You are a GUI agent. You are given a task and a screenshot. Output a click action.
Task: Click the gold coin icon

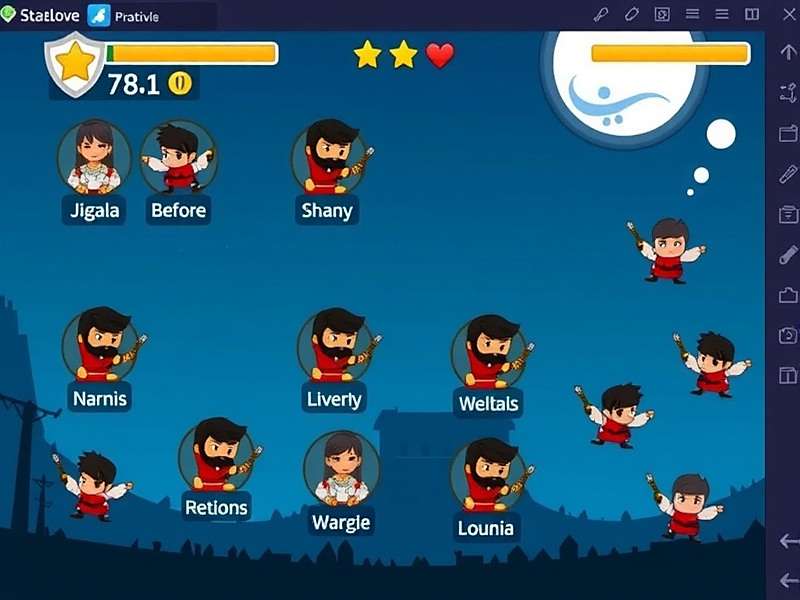(180, 83)
